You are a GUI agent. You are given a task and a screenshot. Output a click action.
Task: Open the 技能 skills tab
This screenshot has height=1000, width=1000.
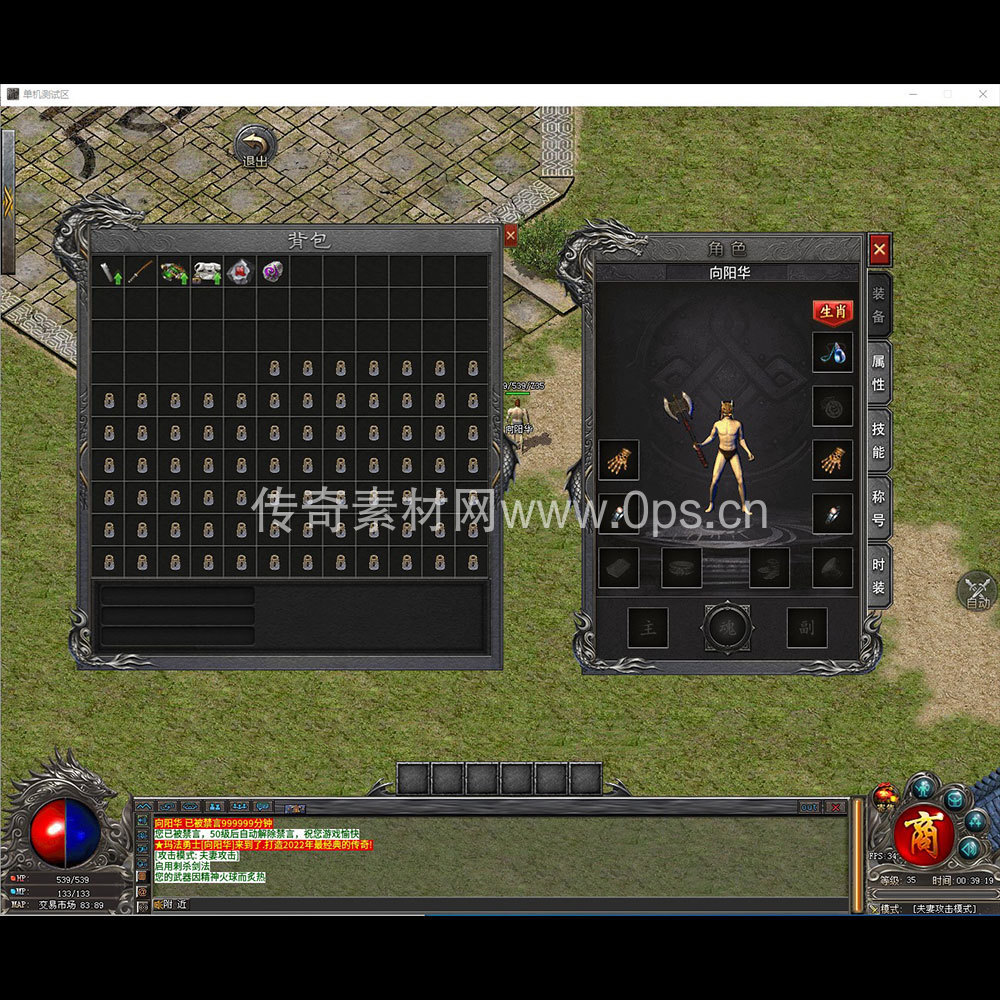point(878,439)
